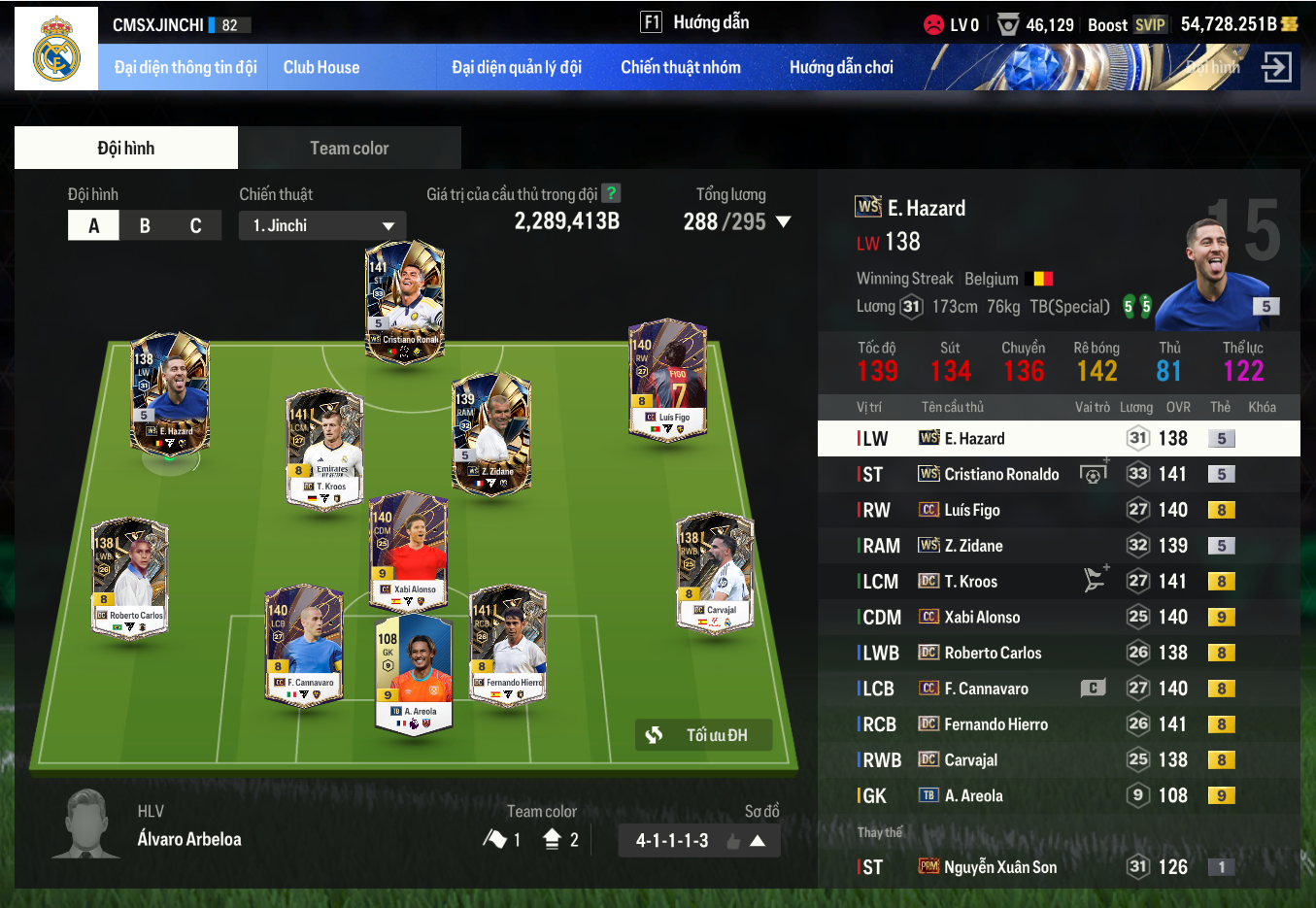Select squad C
Screen dimensions: 1316x908
[195, 225]
